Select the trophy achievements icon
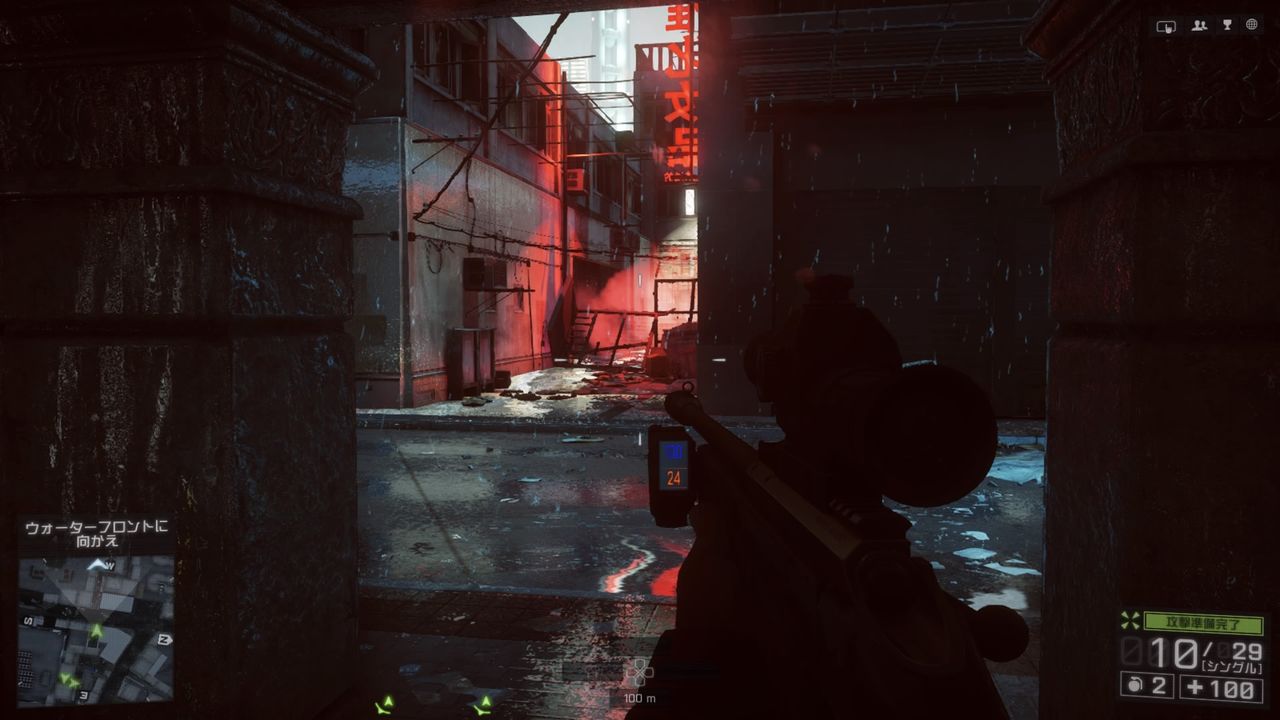 click(1227, 25)
